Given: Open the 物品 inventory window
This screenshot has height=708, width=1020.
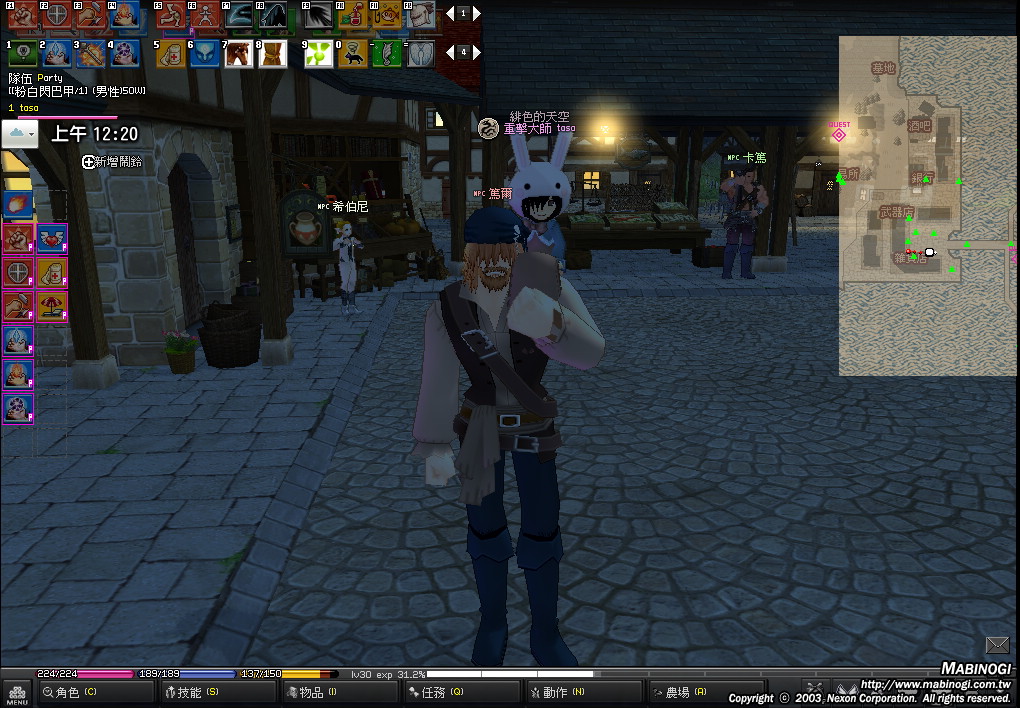Looking at the screenshot, I should pos(312,692).
